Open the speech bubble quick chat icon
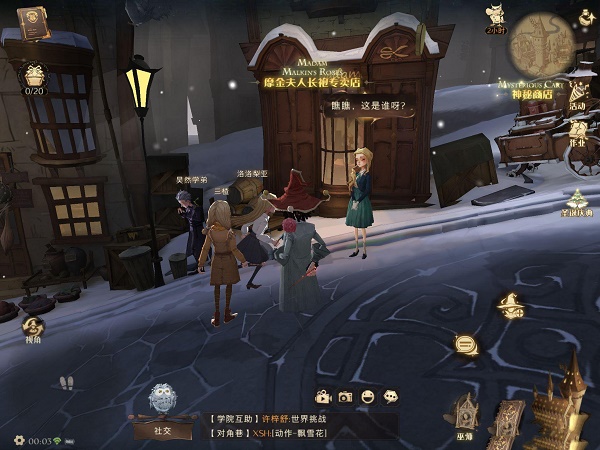This screenshot has height=450, width=600. pos(391,397)
